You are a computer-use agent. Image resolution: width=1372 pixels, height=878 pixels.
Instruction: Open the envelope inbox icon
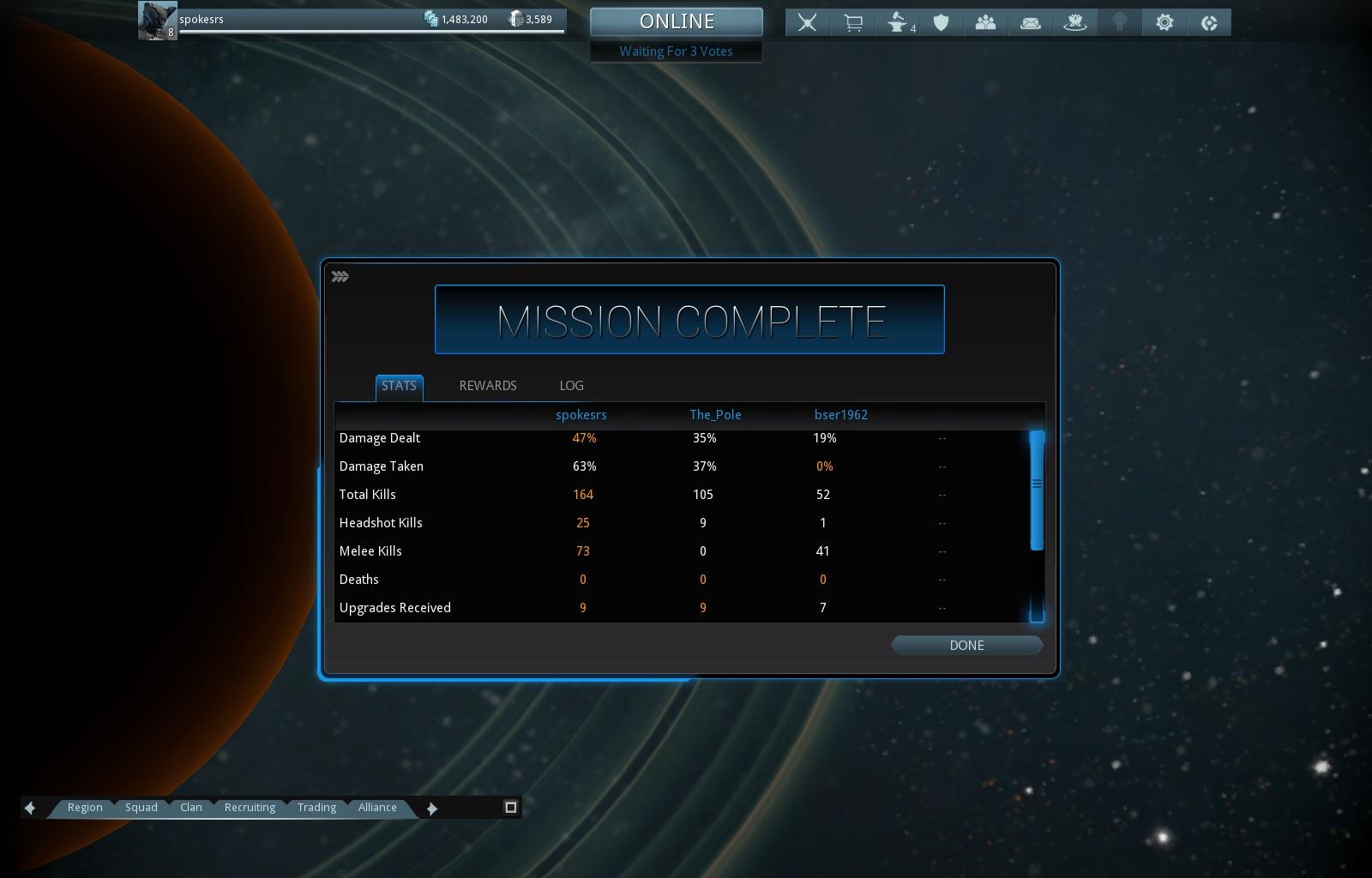(1031, 23)
